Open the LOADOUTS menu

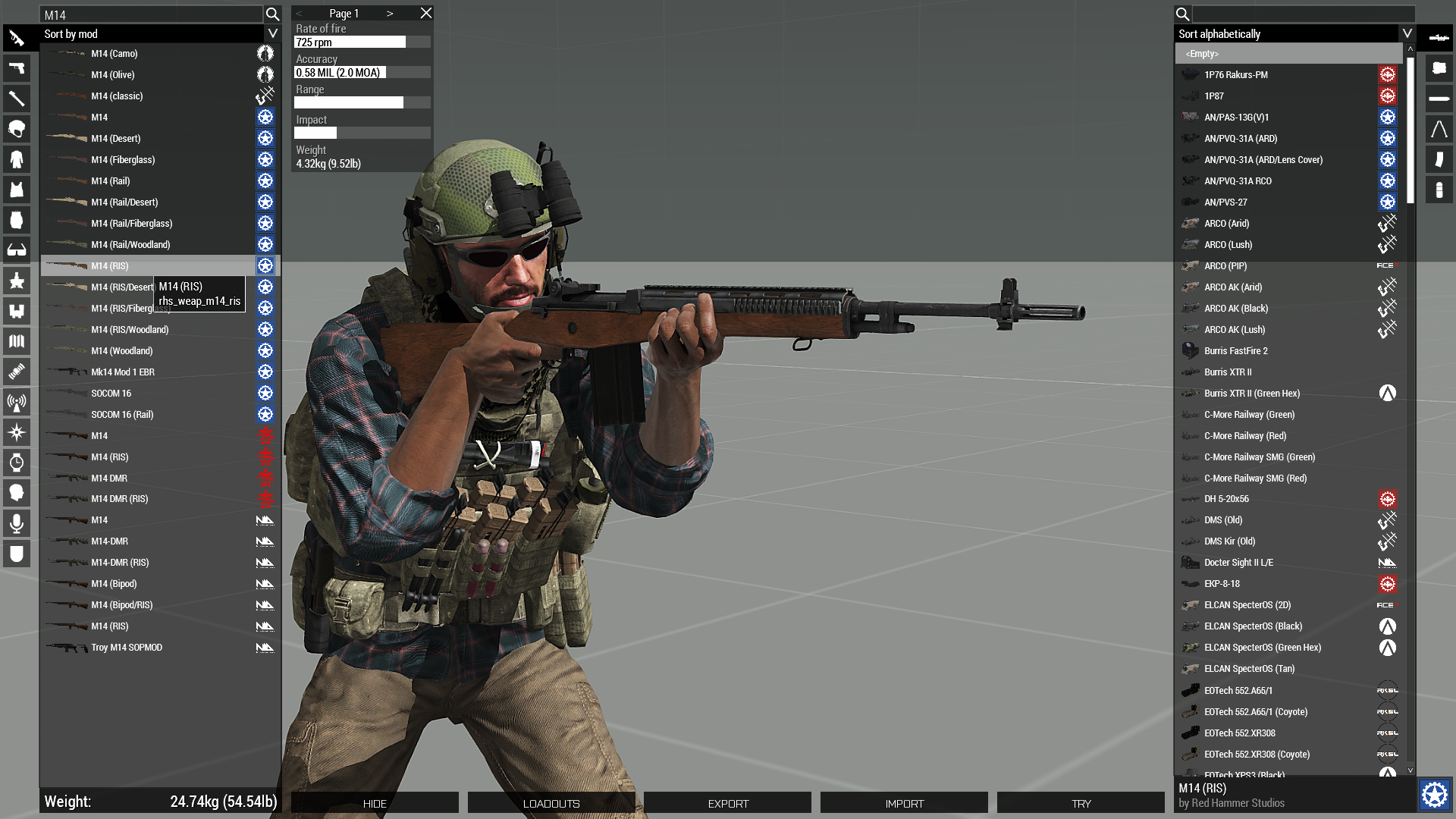tap(551, 803)
